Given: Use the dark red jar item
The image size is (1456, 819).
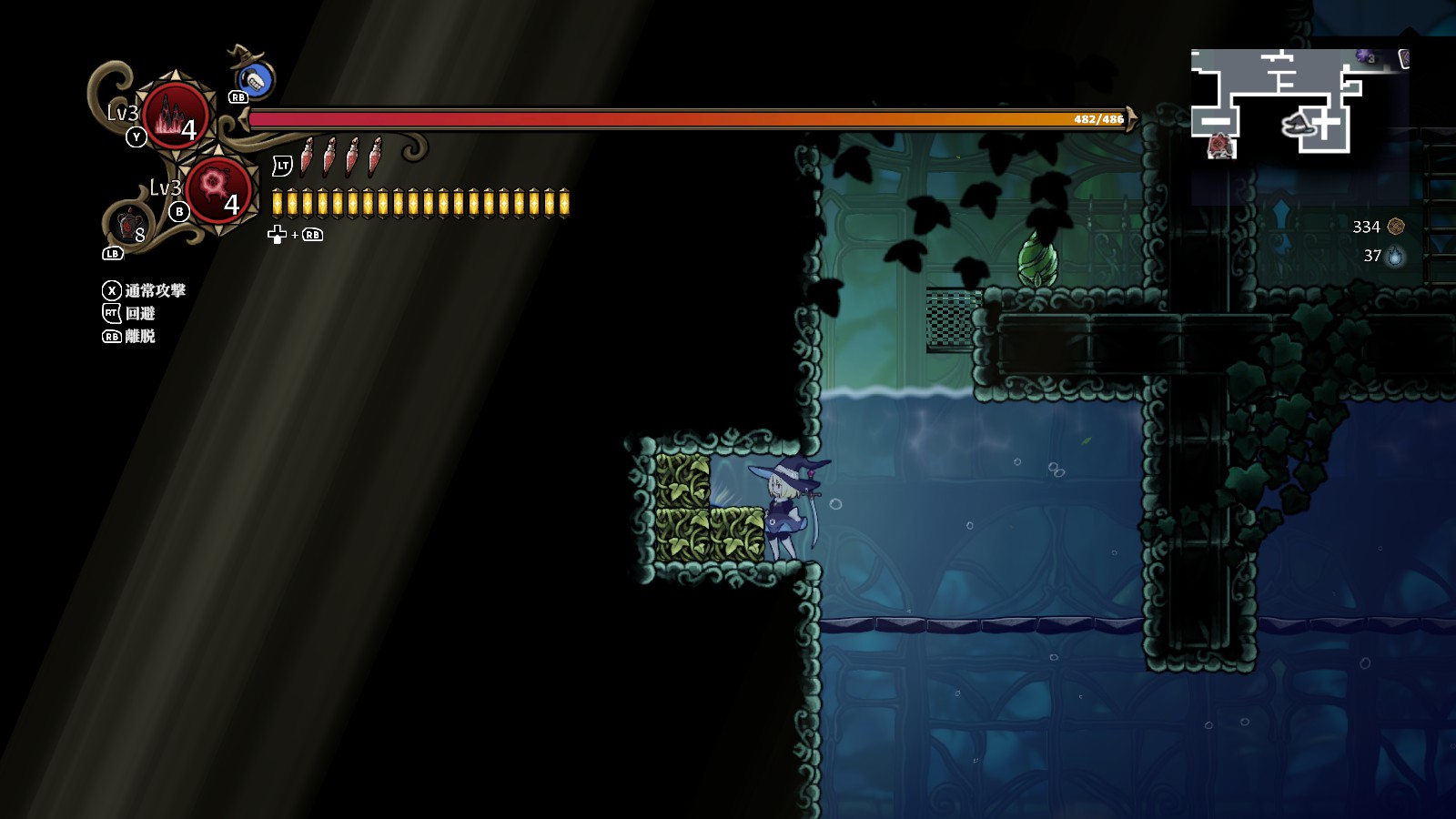Looking at the screenshot, I should [129, 224].
